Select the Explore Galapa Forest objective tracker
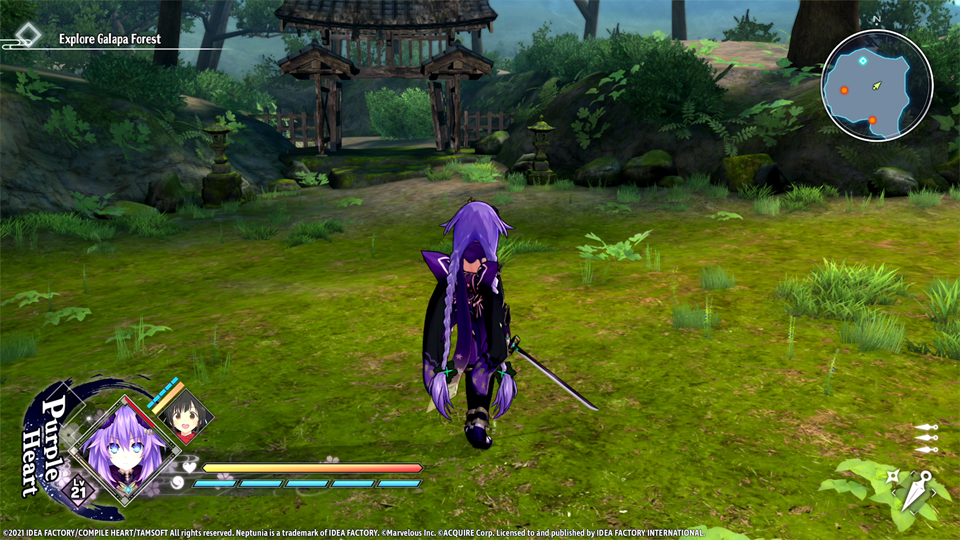Viewport: 960px width, 540px height. click(x=108, y=40)
